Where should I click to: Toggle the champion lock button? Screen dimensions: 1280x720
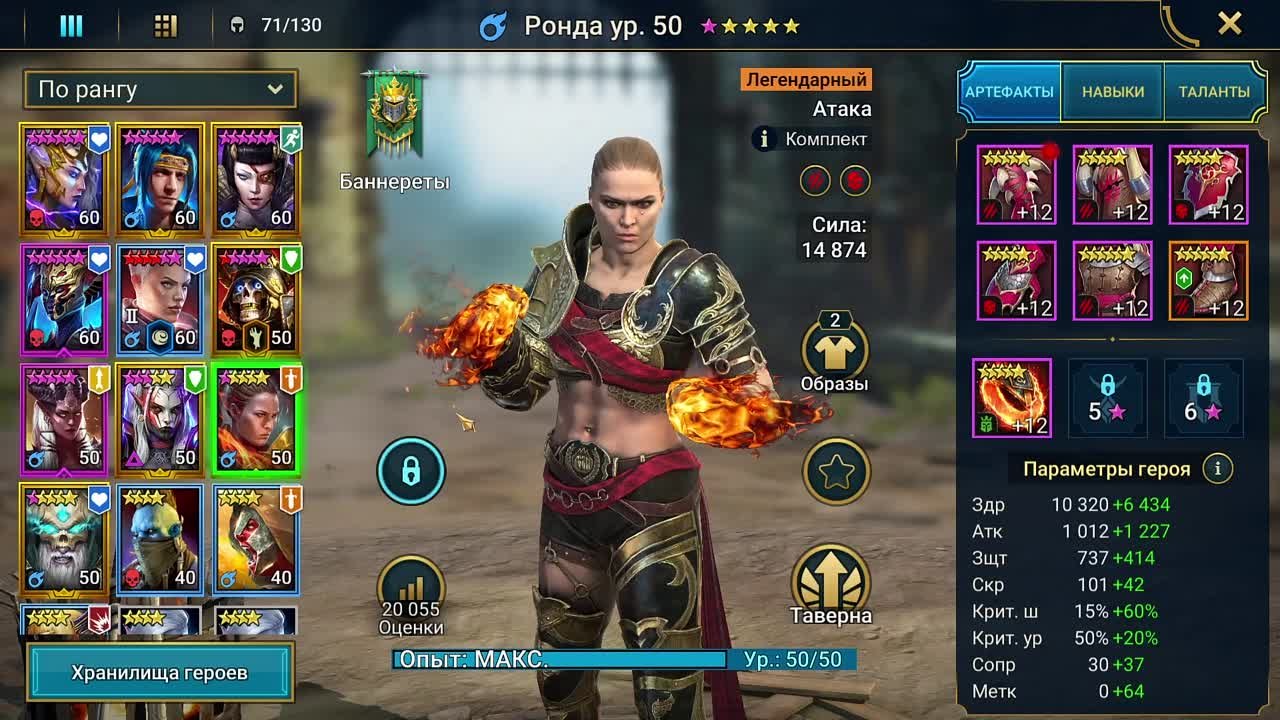(x=410, y=471)
